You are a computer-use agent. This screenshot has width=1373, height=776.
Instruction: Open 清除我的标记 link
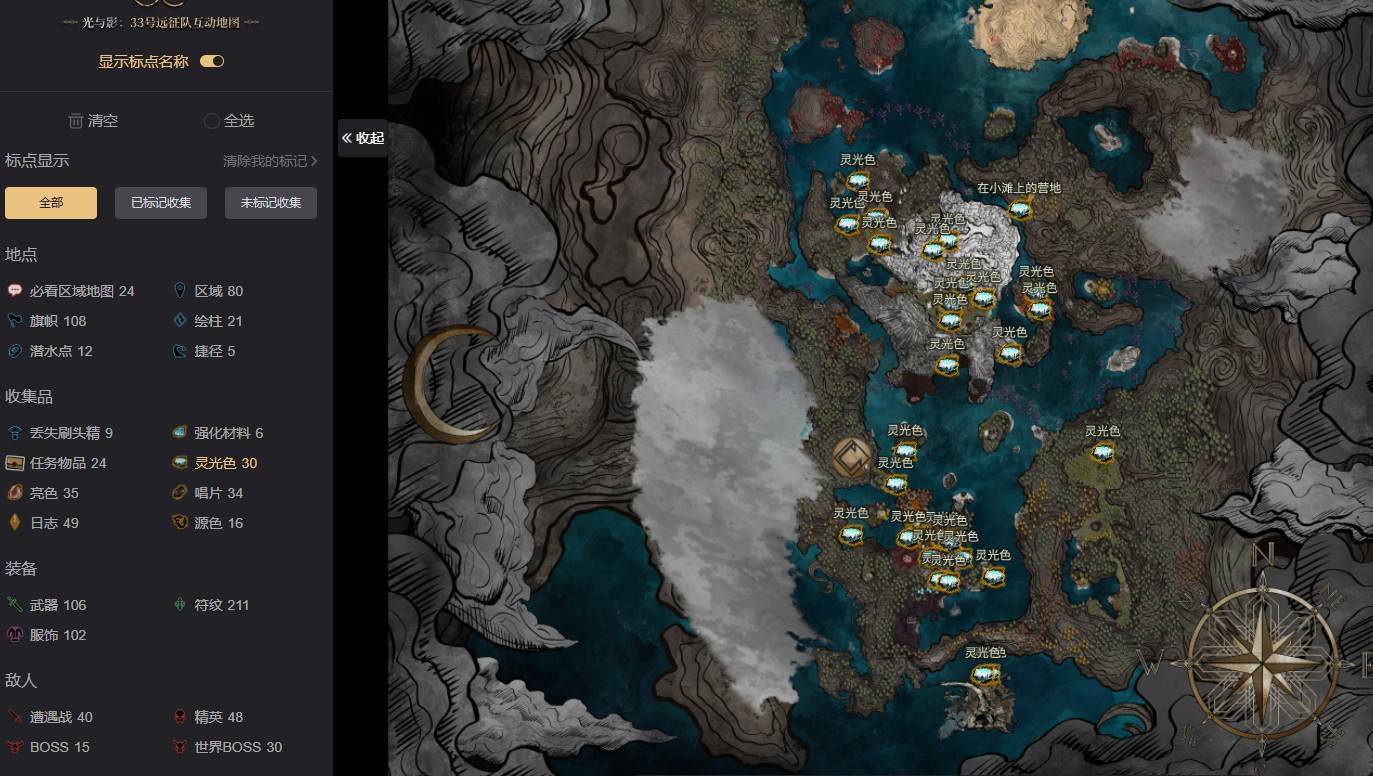[x=269, y=161]
